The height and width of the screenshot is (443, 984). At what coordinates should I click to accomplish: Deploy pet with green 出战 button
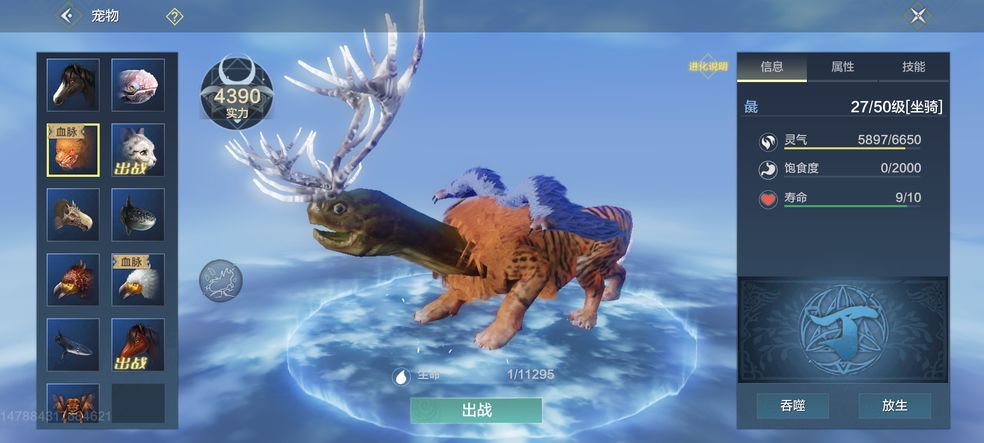coord(475,410)
